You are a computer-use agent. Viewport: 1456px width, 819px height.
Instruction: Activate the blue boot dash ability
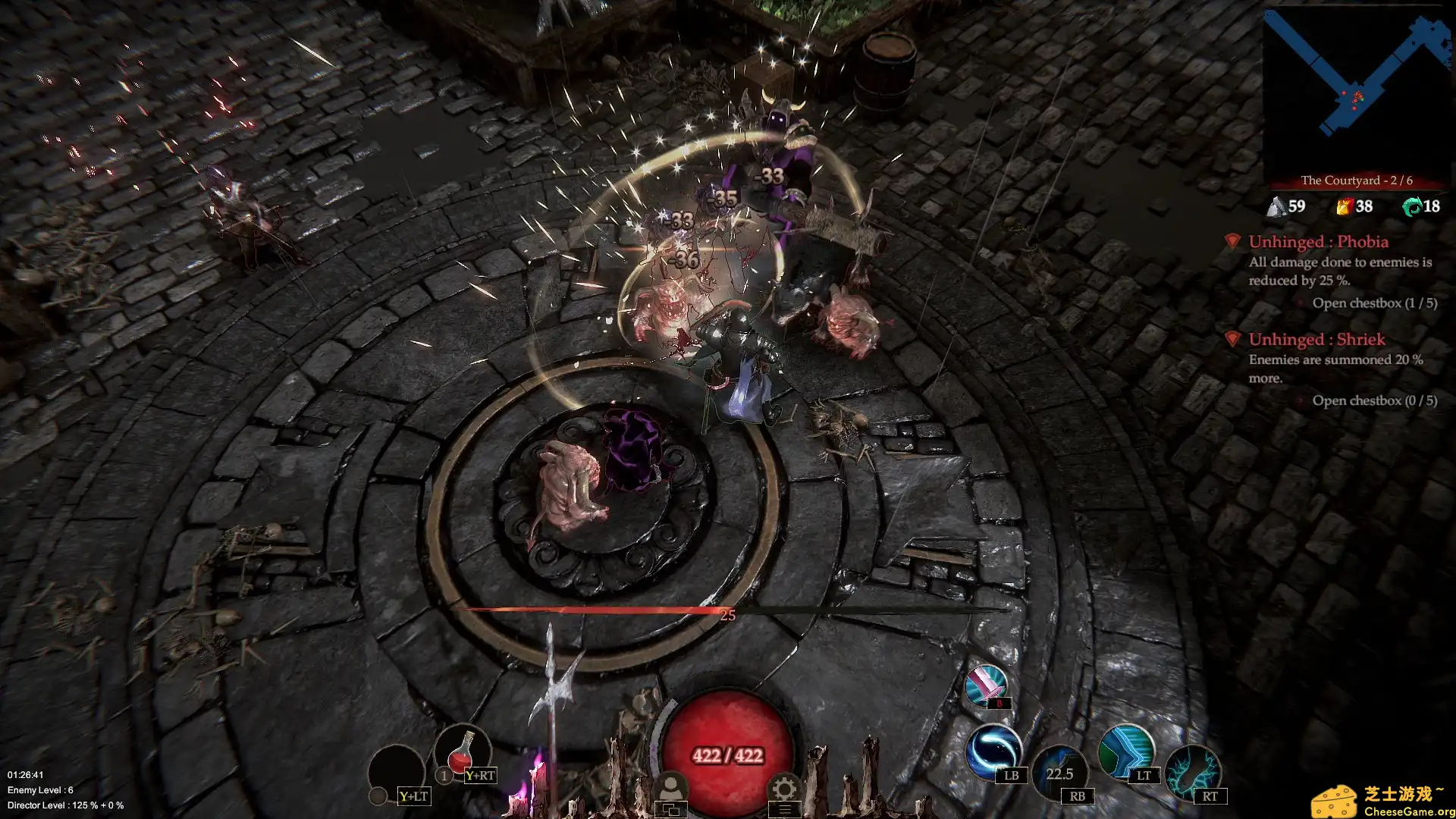[1125, 750]
